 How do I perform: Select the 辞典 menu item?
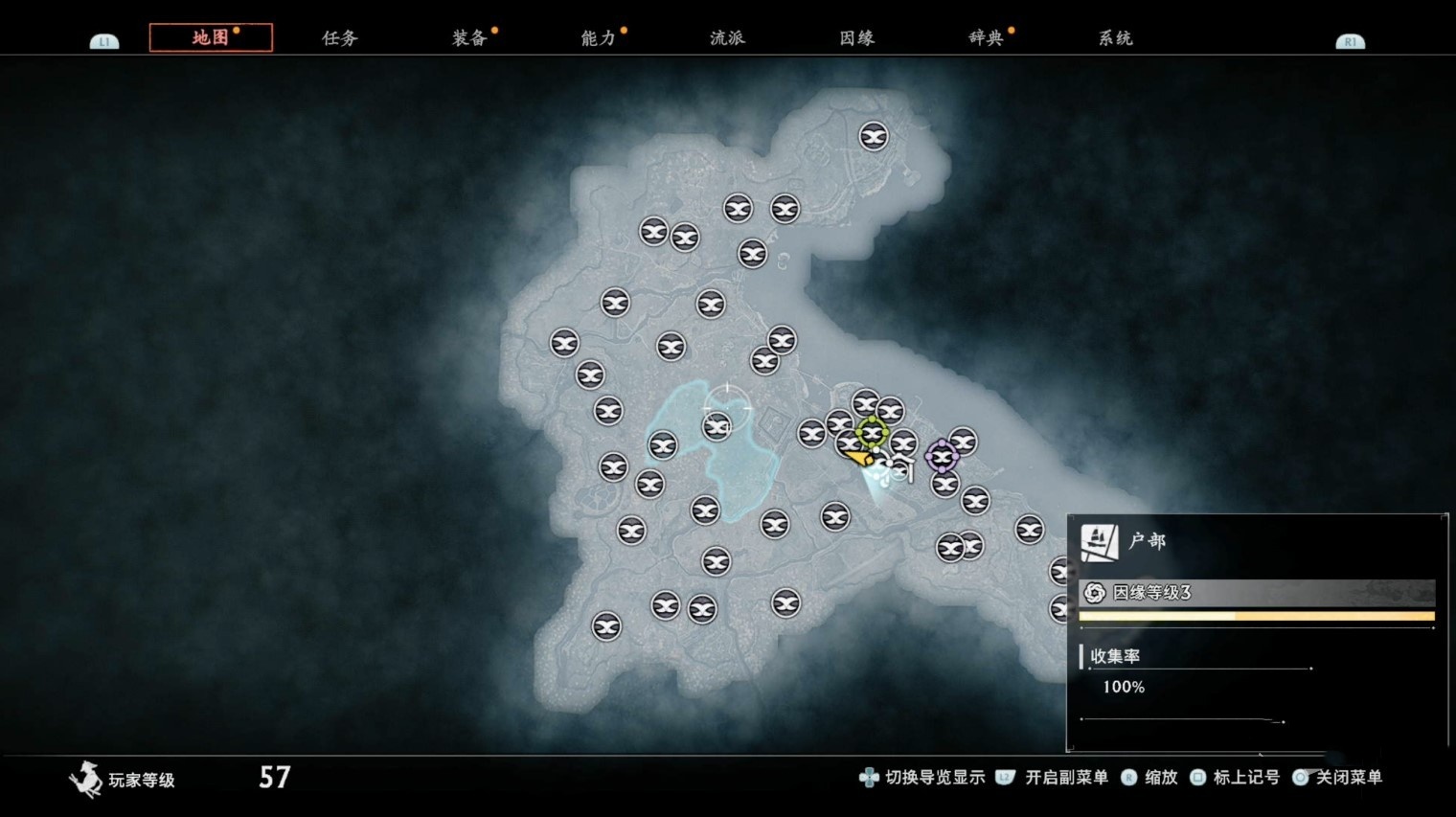coord(987,38)
